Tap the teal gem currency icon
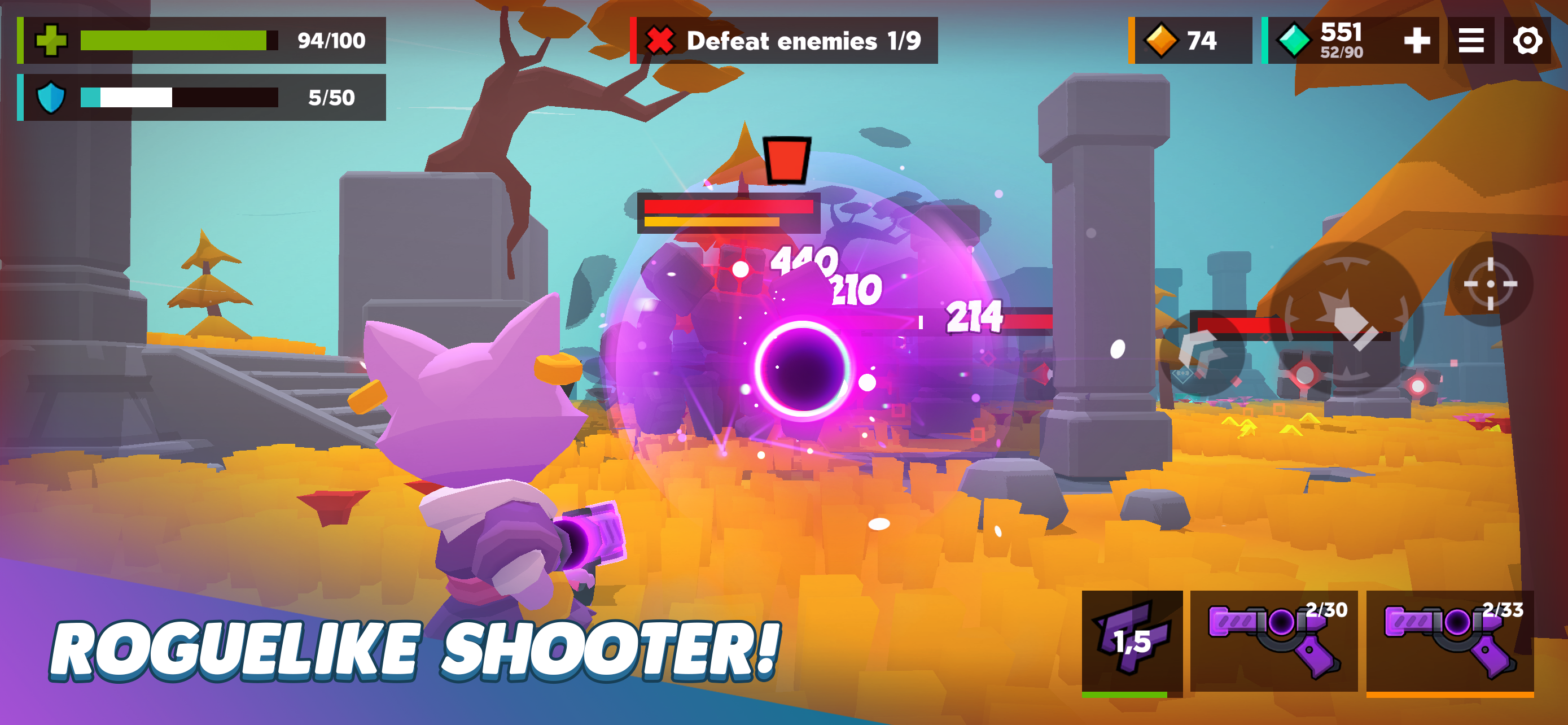 coord(1297,40)
